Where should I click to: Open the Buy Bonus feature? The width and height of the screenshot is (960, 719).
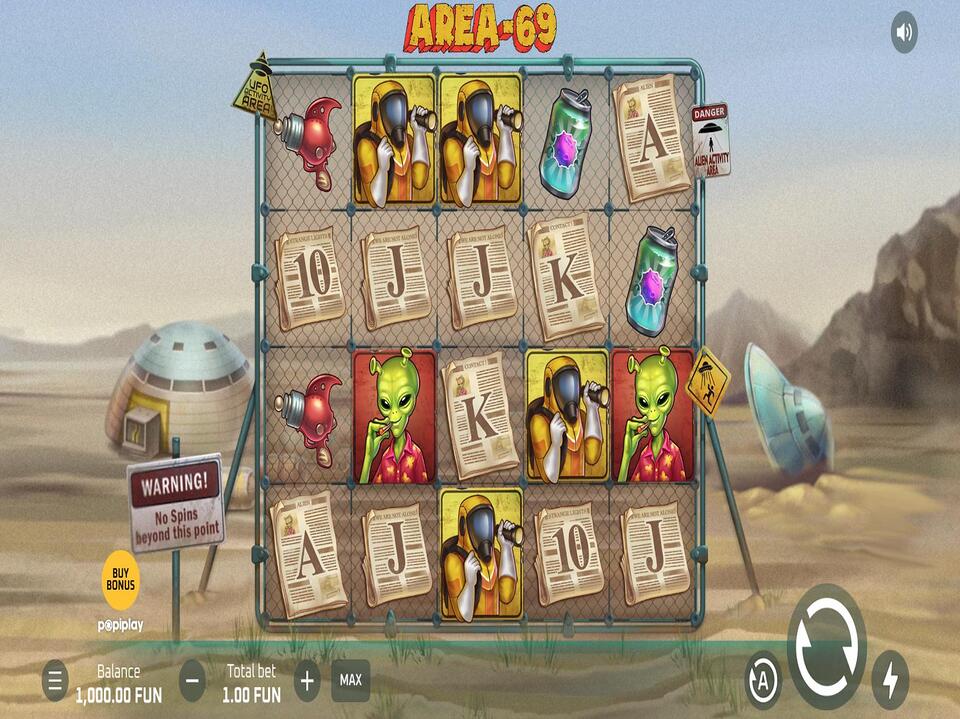click(x=120, y=579)
